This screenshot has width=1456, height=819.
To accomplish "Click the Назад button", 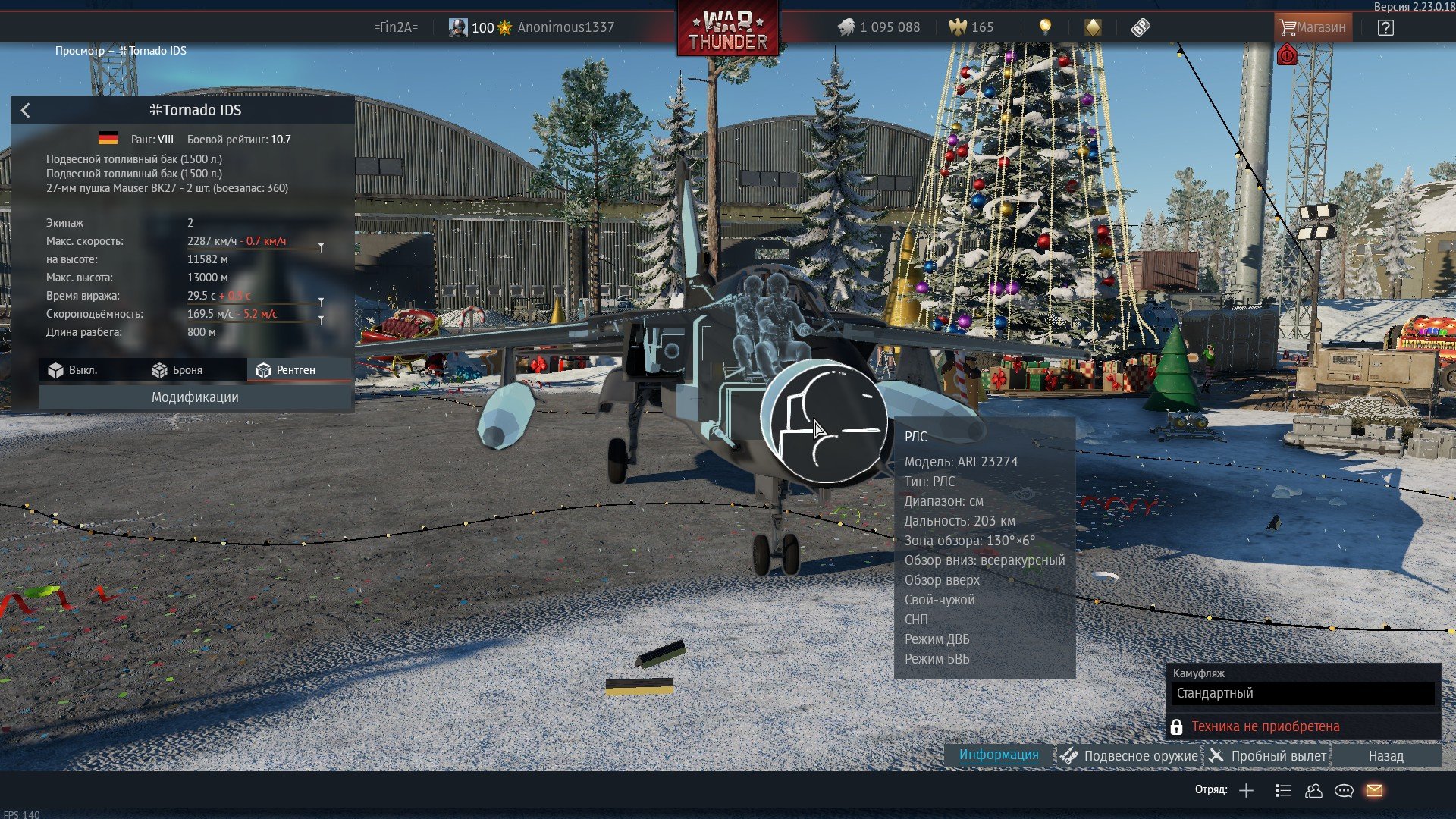I will pyautogui.click(x=1385, y=756).
